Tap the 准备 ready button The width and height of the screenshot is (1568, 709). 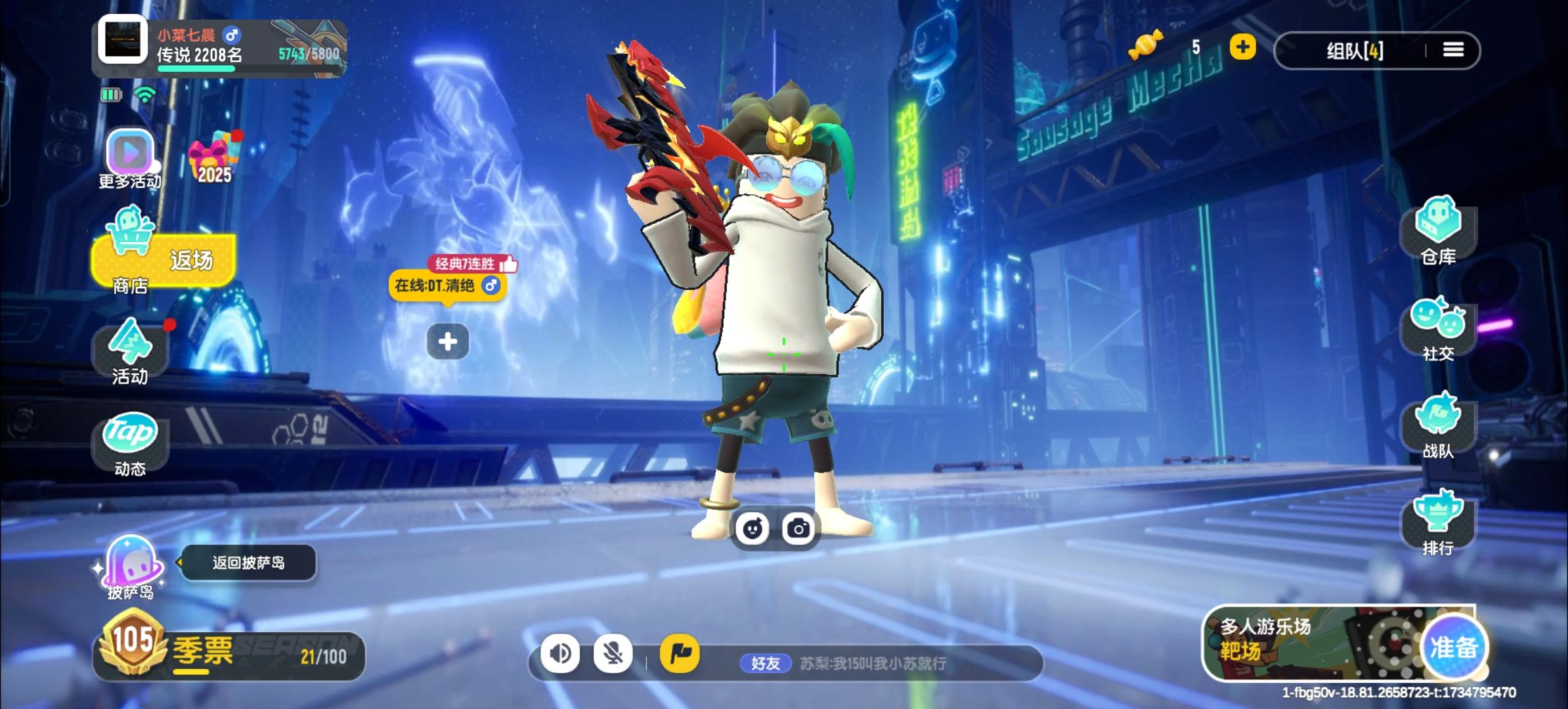click(1454, 647)
